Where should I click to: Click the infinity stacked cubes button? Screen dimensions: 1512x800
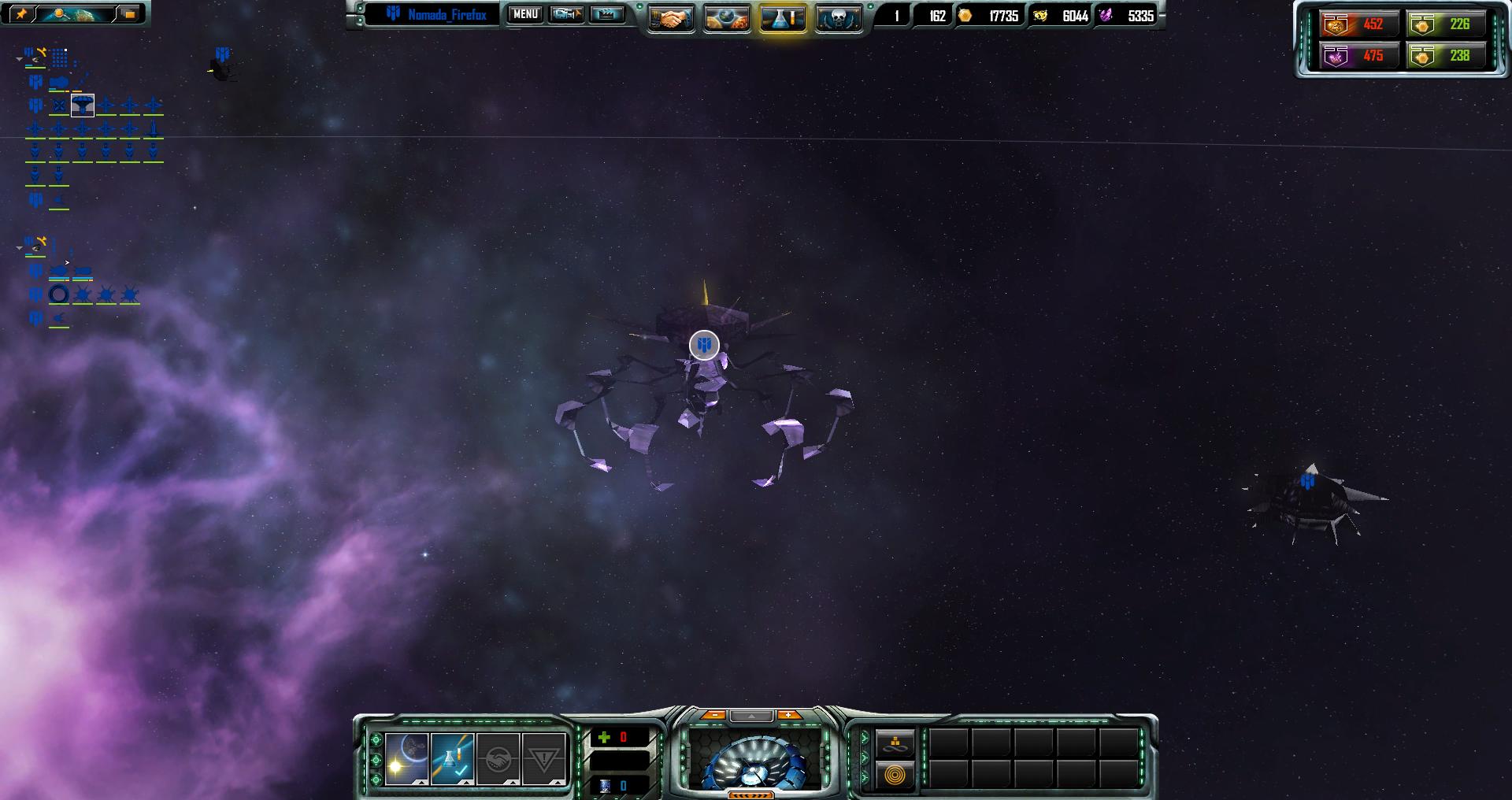895,743
